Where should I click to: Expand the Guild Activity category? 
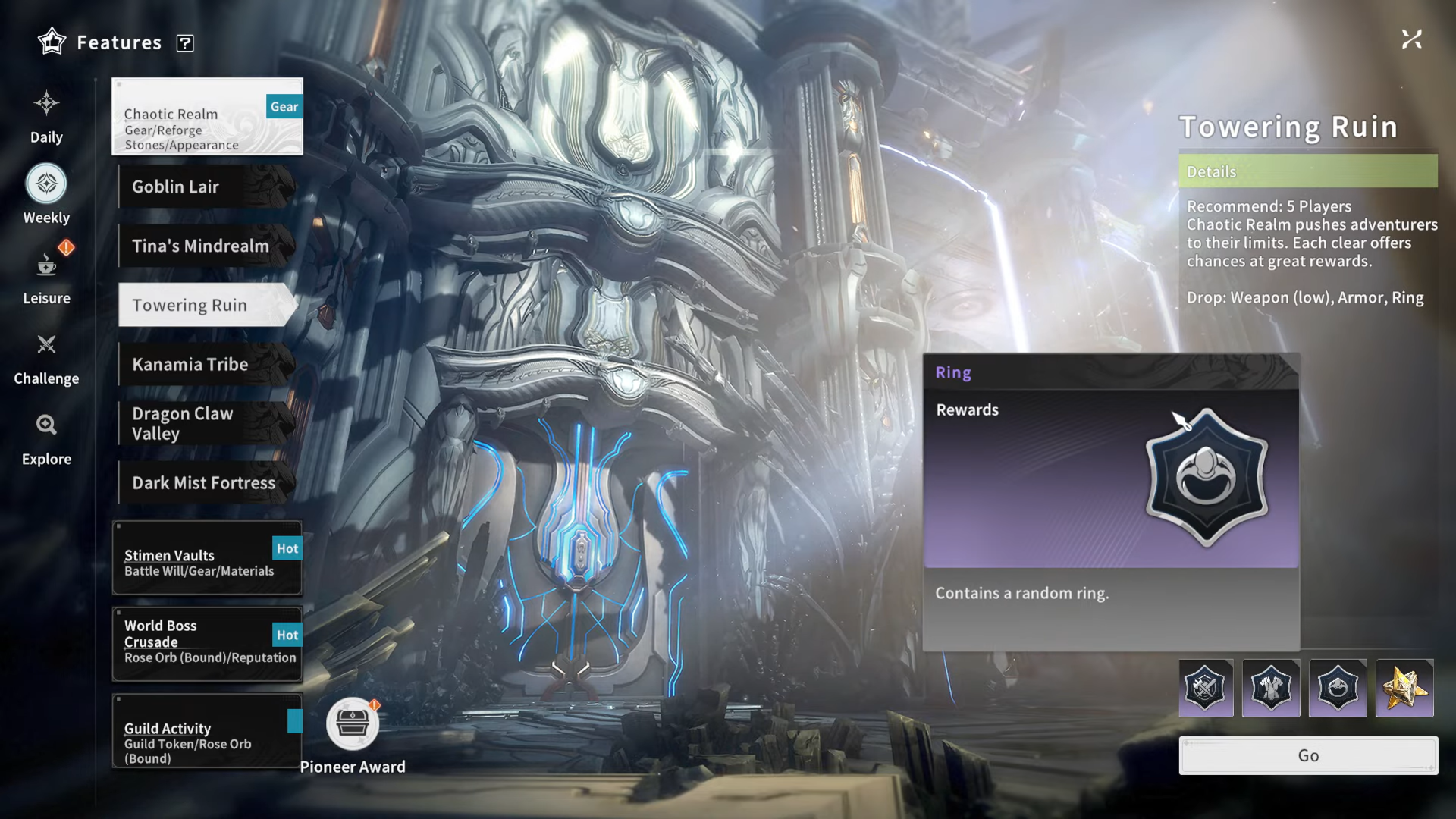(x=207, y=731)
